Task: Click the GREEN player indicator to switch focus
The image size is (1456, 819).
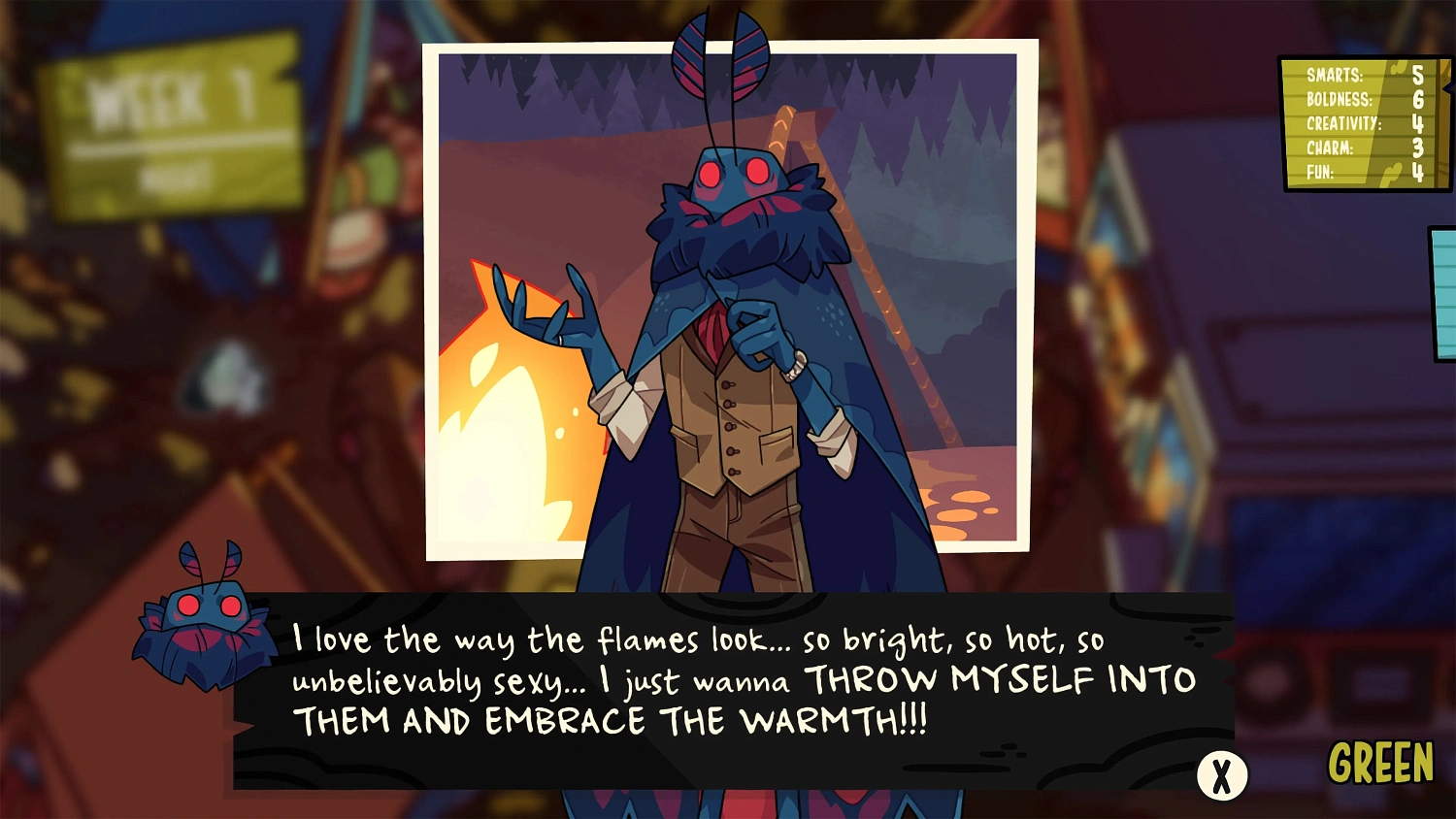Action: click(x=1382, y=764)
